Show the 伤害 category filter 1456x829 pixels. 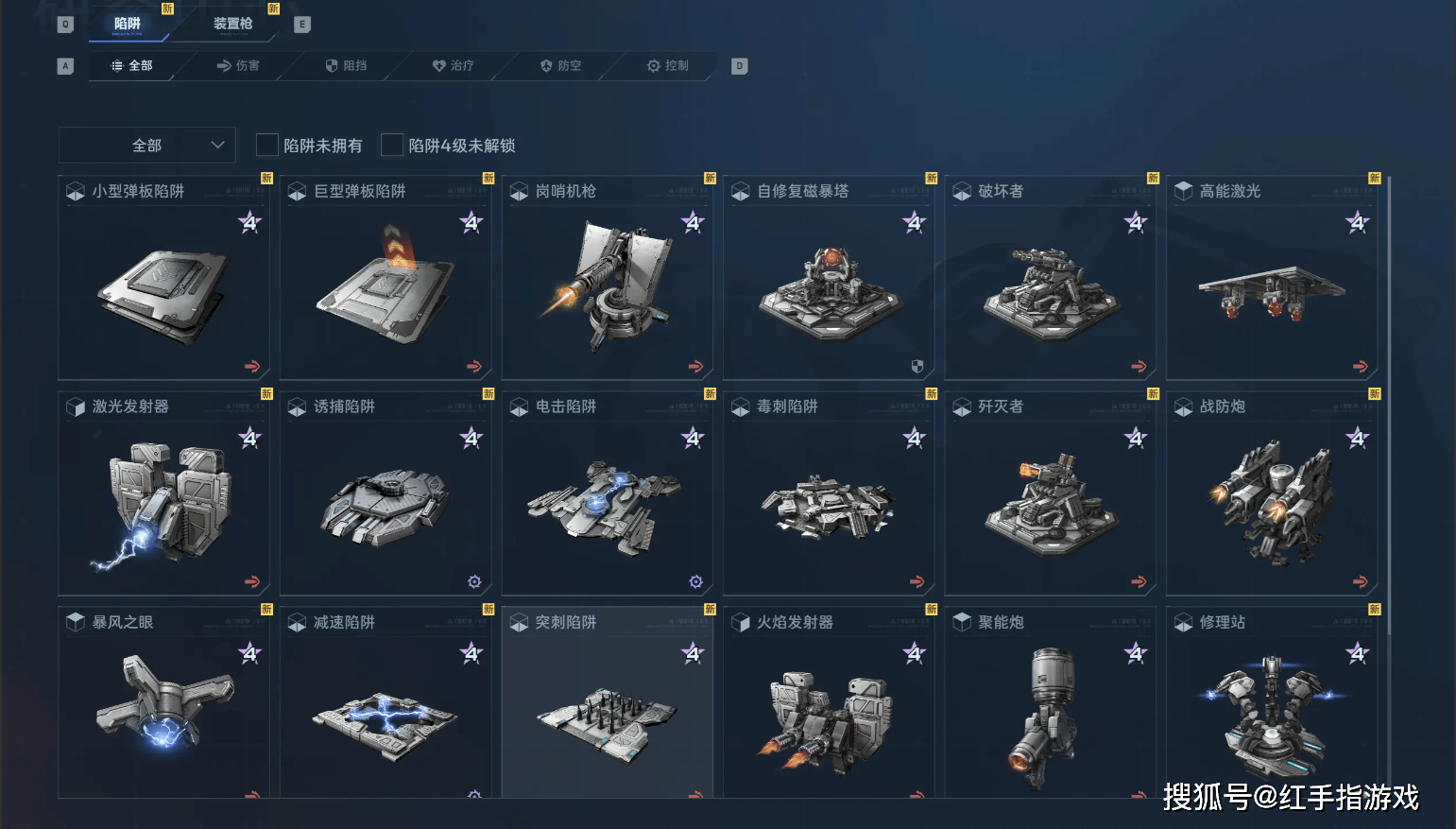click(x=238, y=65)
